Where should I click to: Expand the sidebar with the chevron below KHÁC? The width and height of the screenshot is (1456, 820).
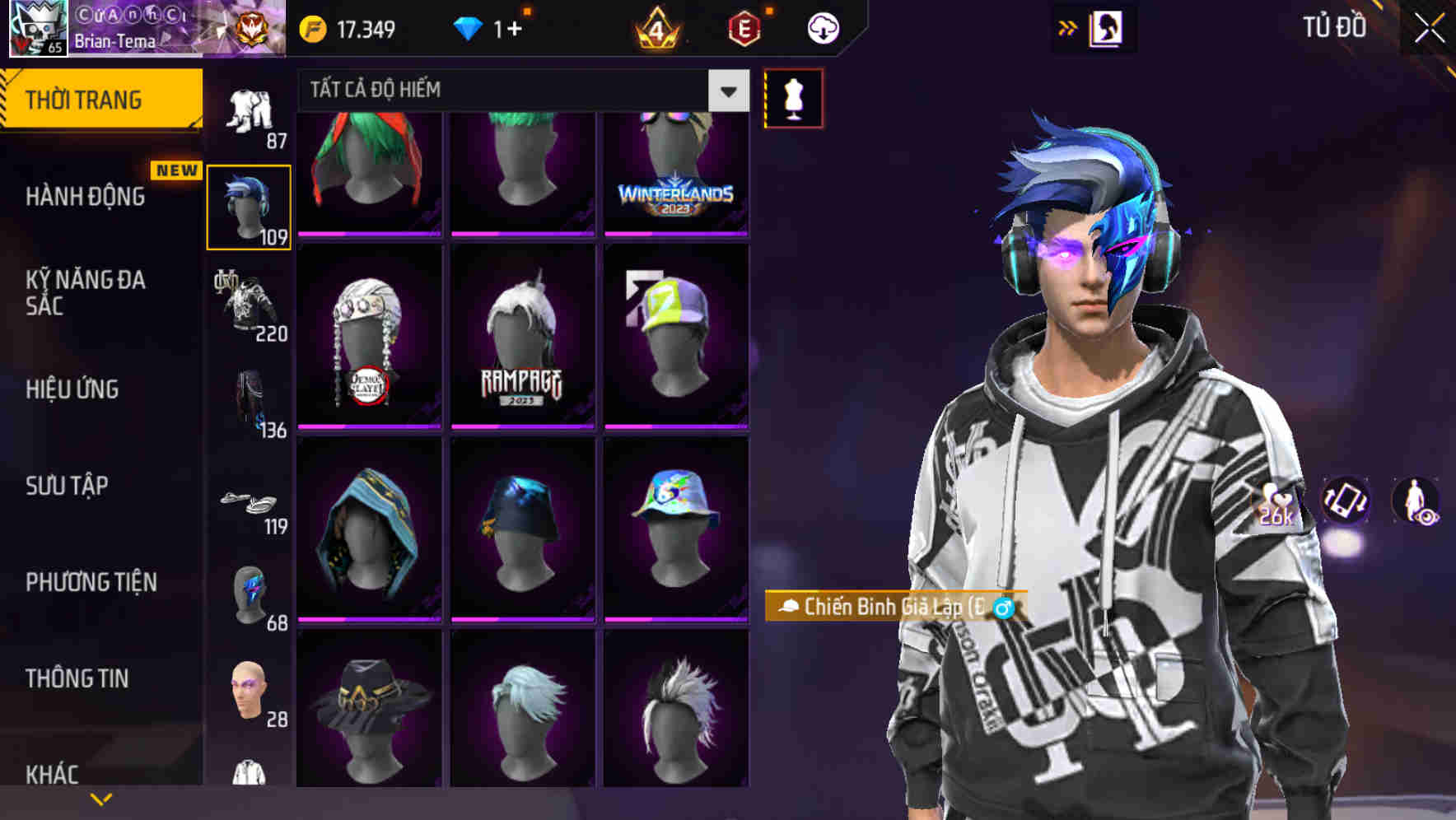pos(101,799)
